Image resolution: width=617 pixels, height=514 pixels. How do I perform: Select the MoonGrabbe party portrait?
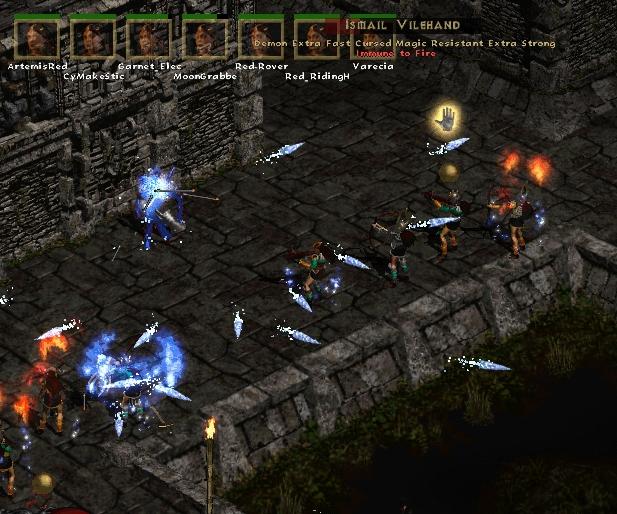205,38
